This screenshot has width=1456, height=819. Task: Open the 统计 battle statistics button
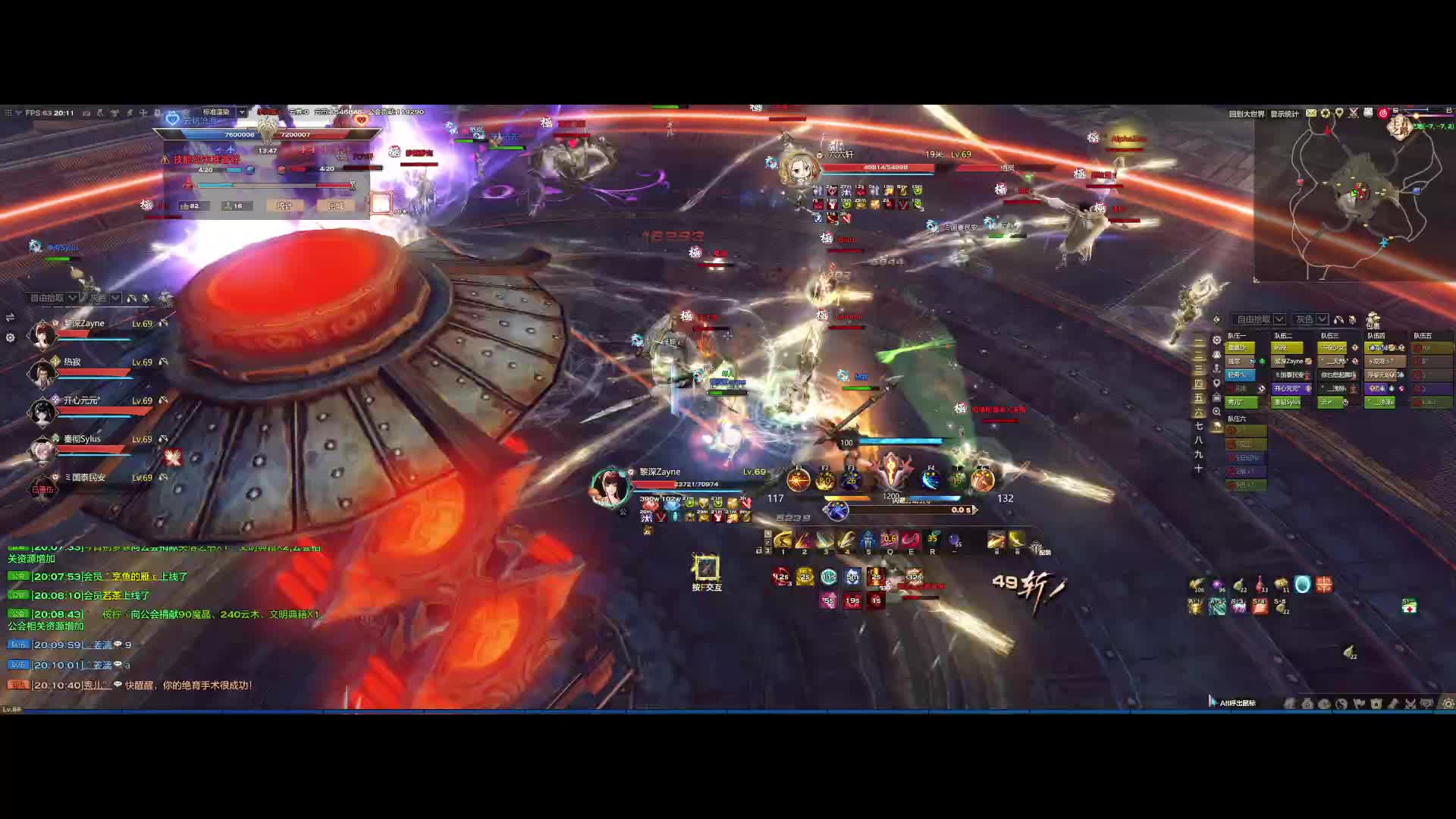tap(284, 206)
